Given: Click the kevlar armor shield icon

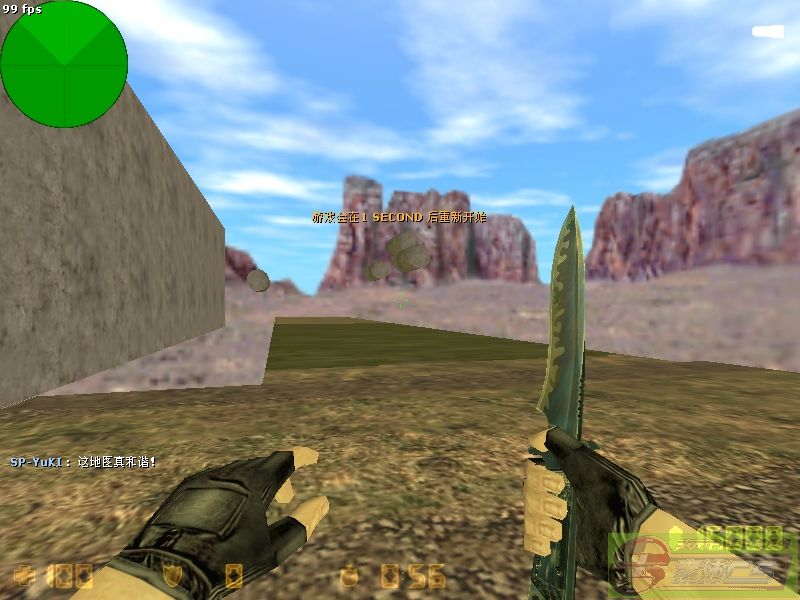Looking at the screenshot, I should coord(172,575).
